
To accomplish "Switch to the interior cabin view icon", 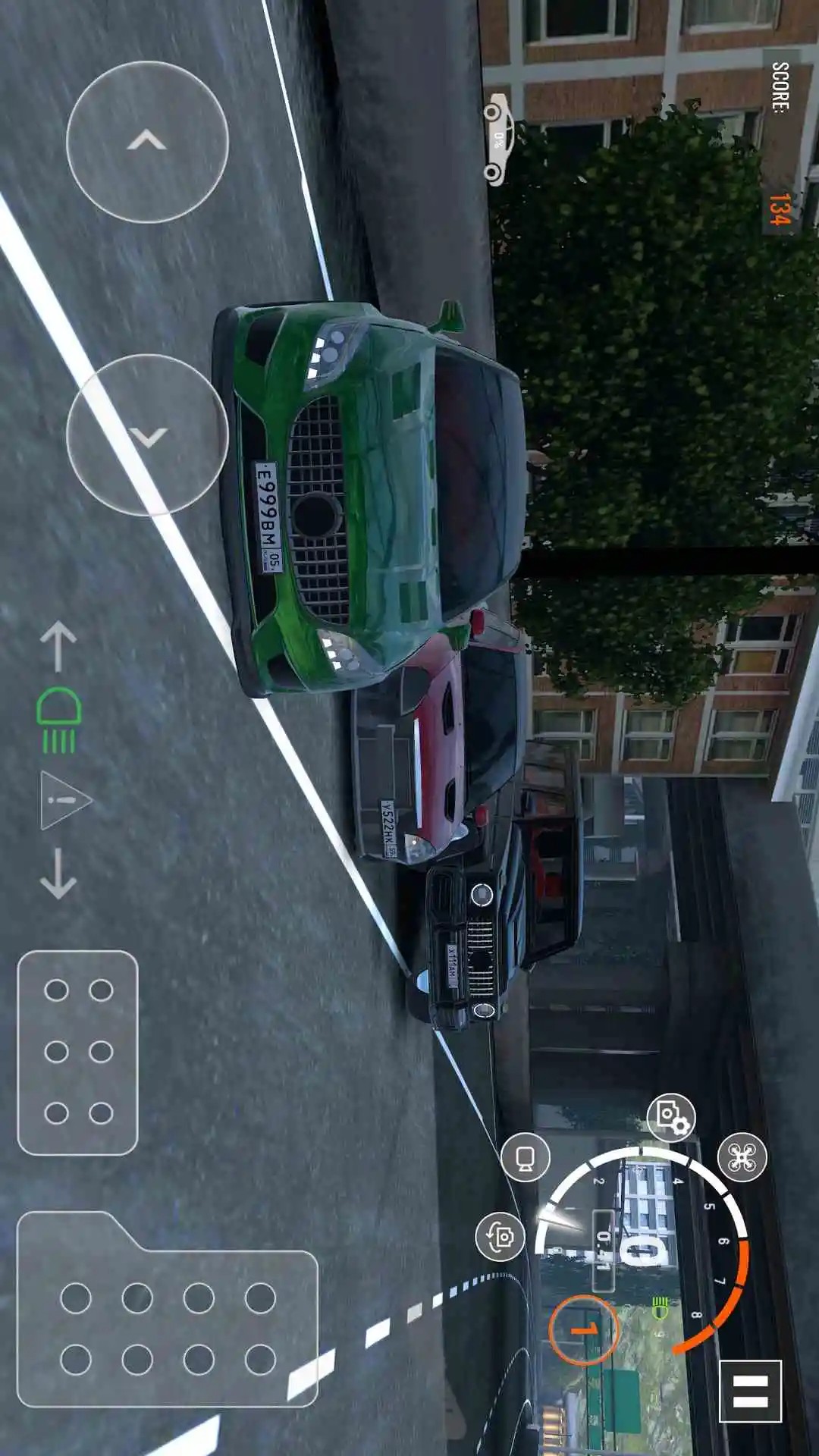I will pyautogui.click(x=526, y=1157).
